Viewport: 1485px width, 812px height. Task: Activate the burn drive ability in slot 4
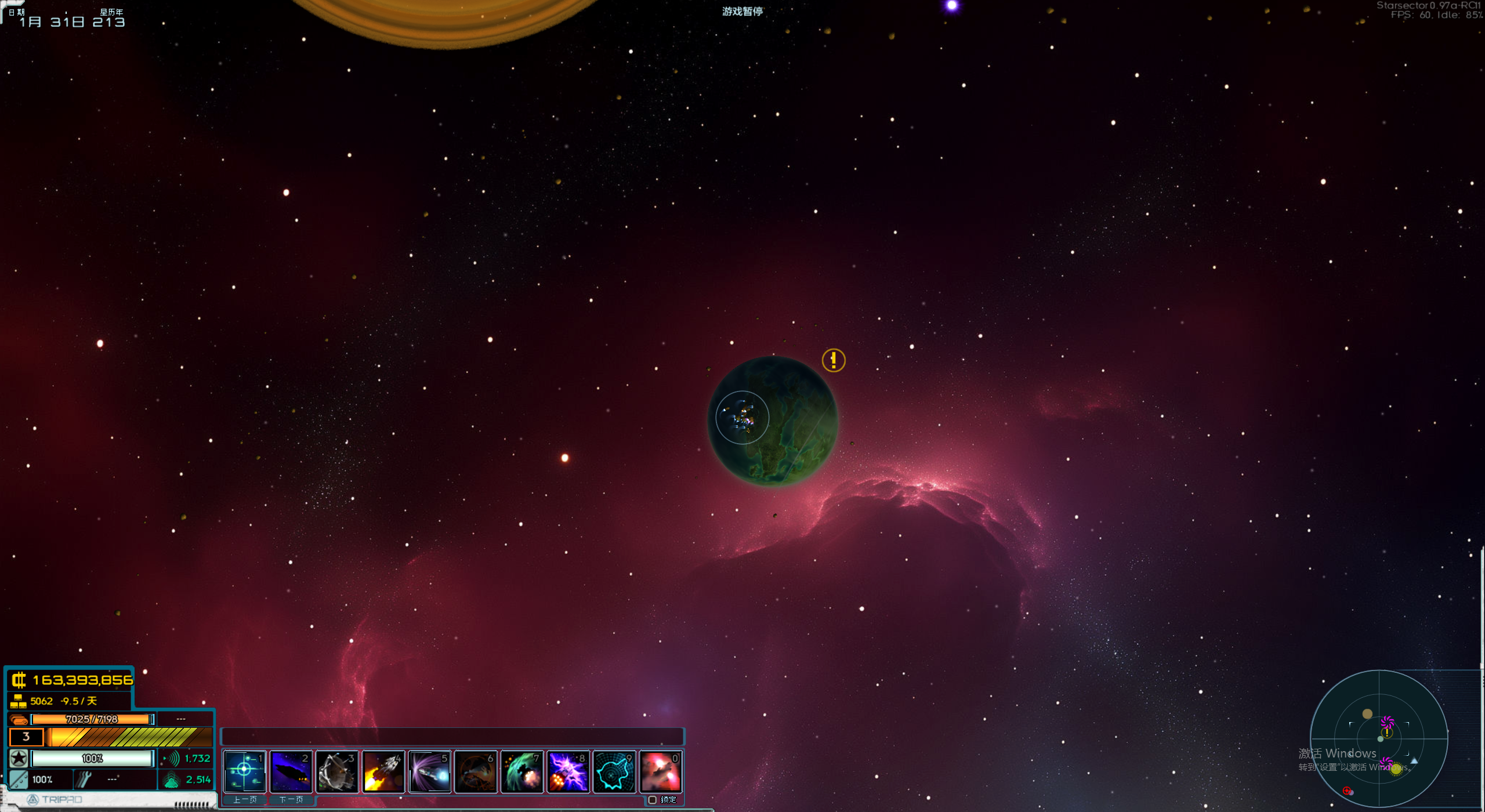[383, 771]
